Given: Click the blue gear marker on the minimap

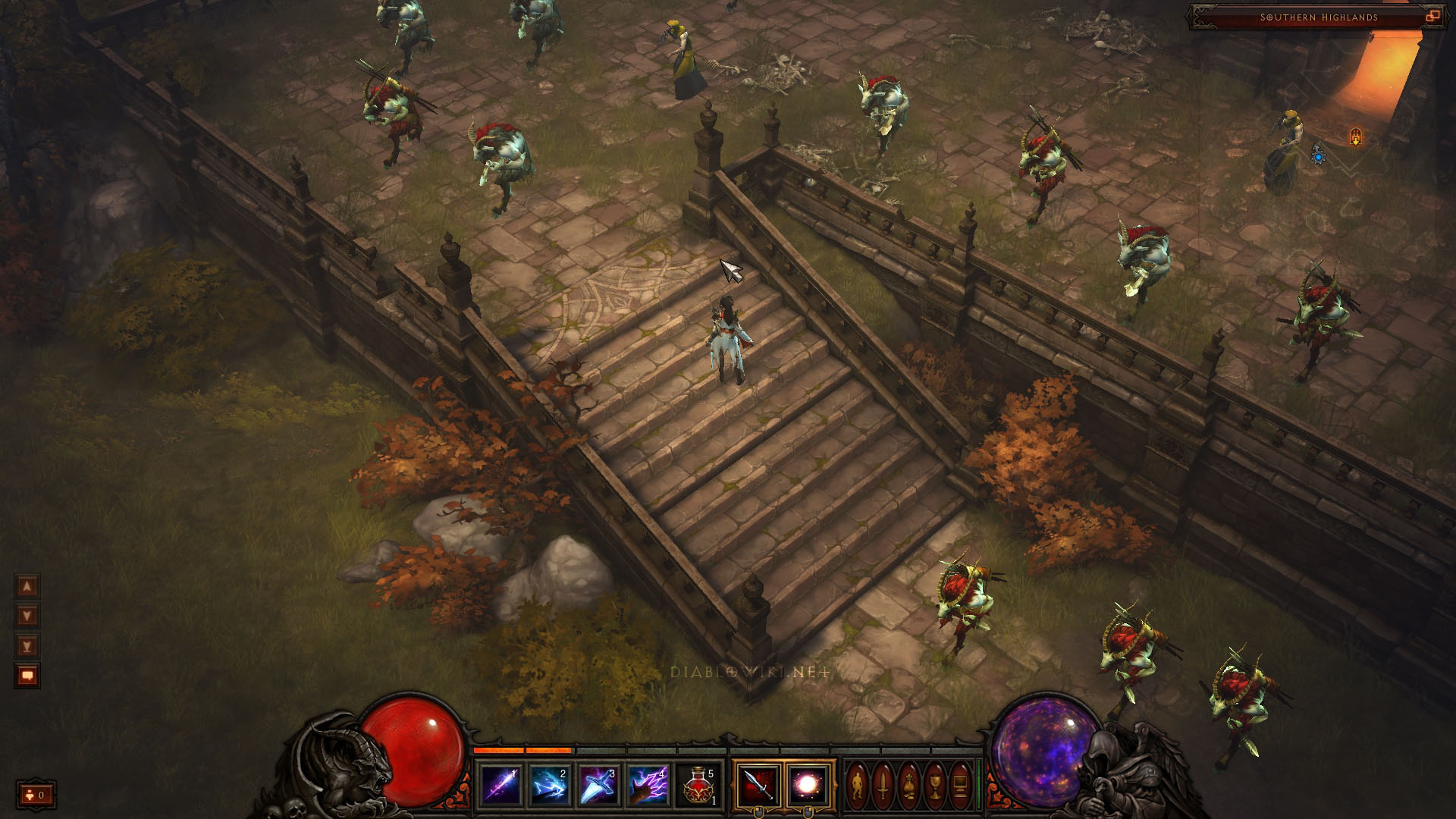Looking at the screenshot, I should tap(1319, 157).
